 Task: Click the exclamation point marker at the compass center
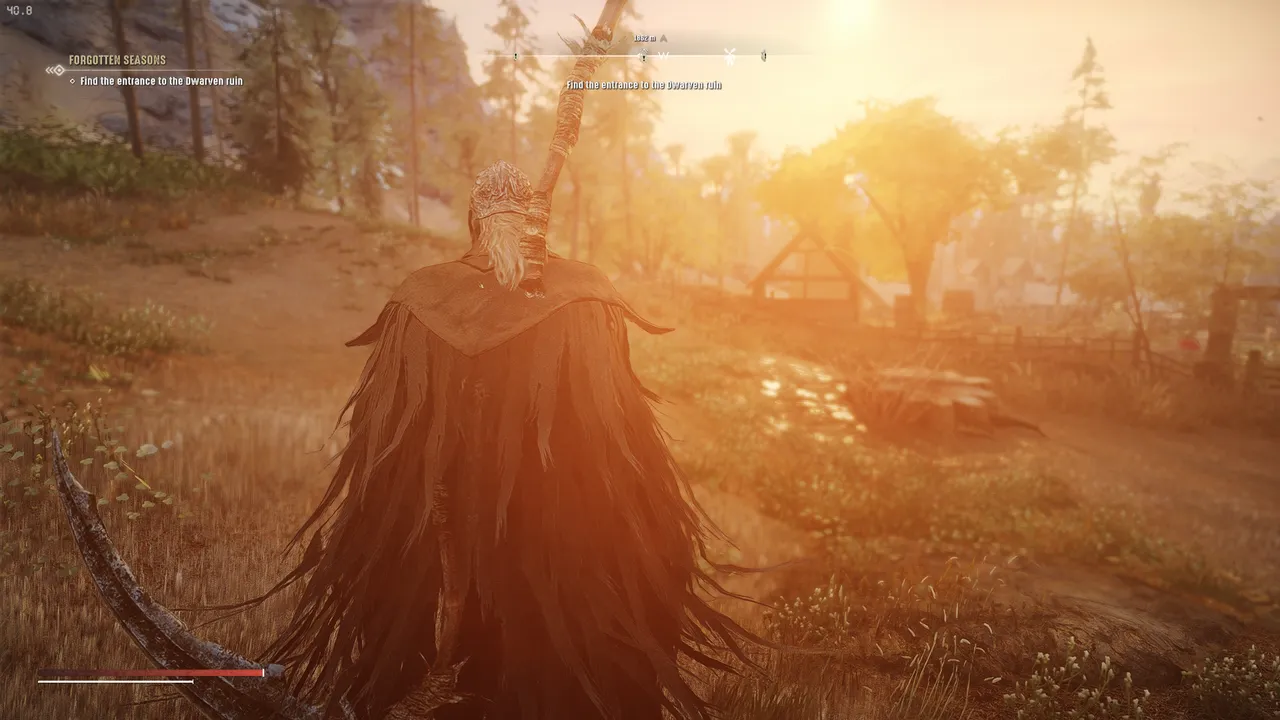tap(644, 57)
